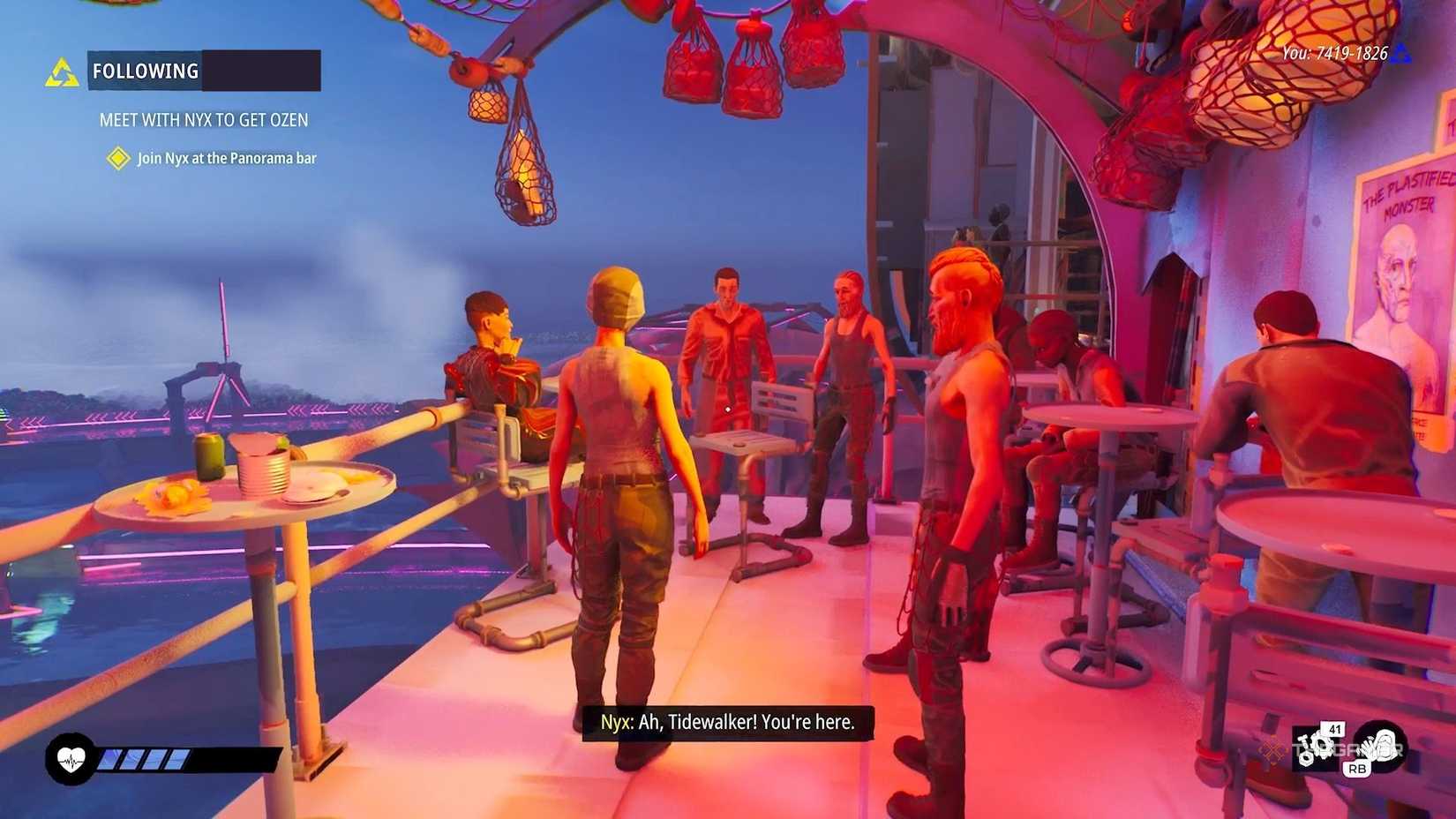Expand the MEET WITH NYX objective details
The image size is (1456, 819).
coord(205,119)
